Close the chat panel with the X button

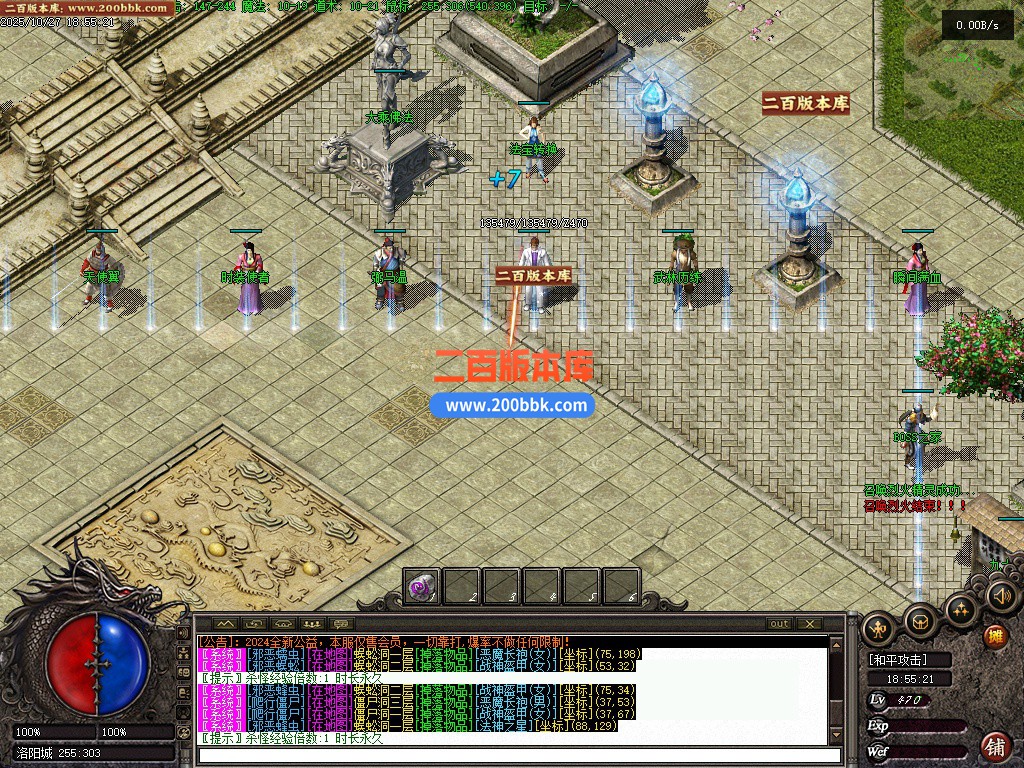[810, 624]
